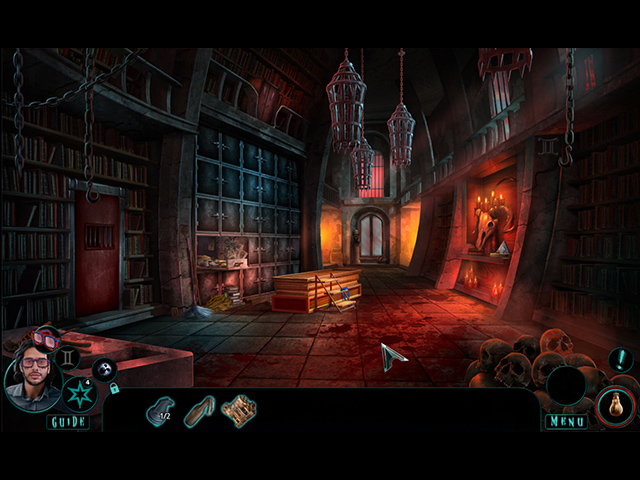This screenshot has width=640, height=480.
Task: Open the star collectibles icon
Action: click(79, 393)
